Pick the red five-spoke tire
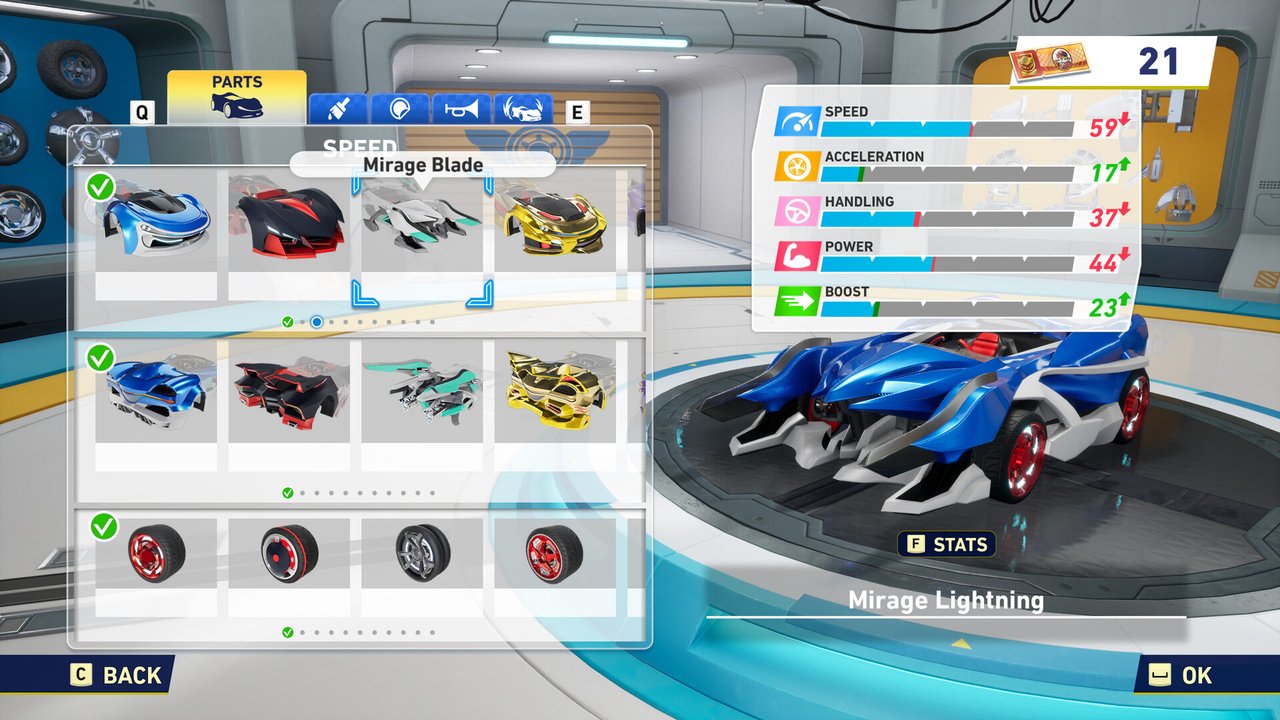 click(555, 555)
